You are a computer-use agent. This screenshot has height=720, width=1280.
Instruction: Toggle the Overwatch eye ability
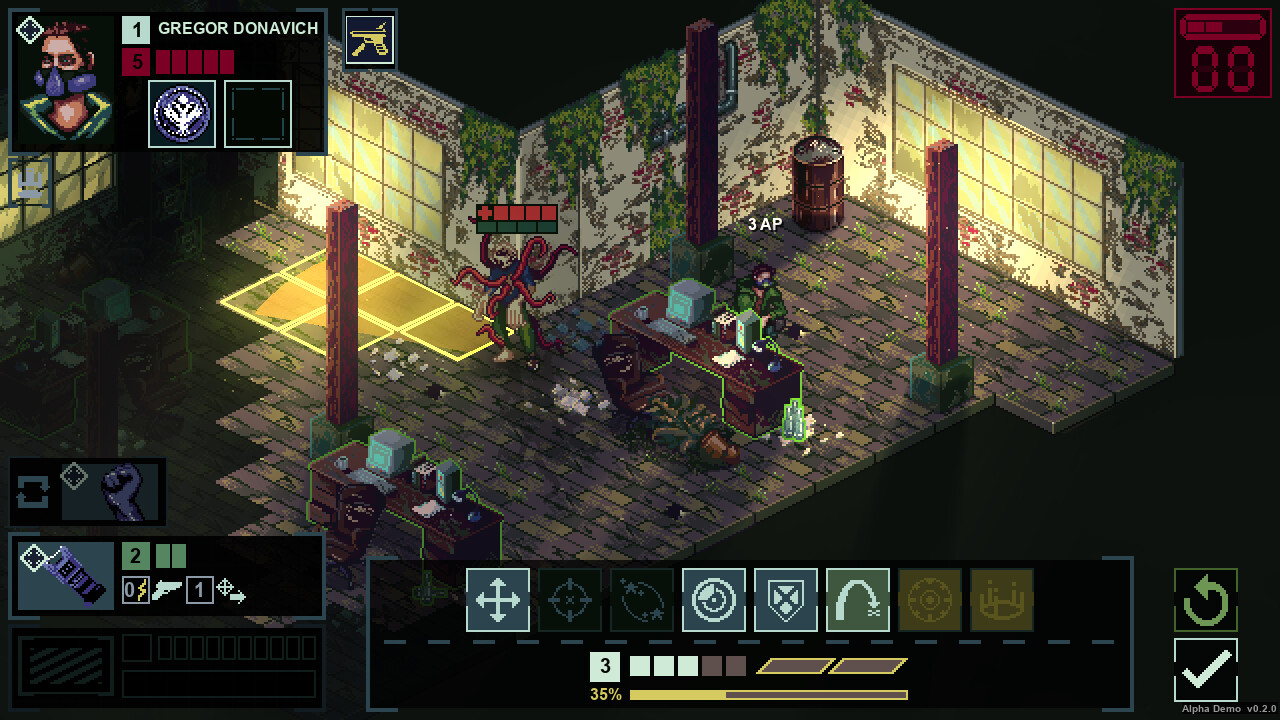click(x=713, y=600)
